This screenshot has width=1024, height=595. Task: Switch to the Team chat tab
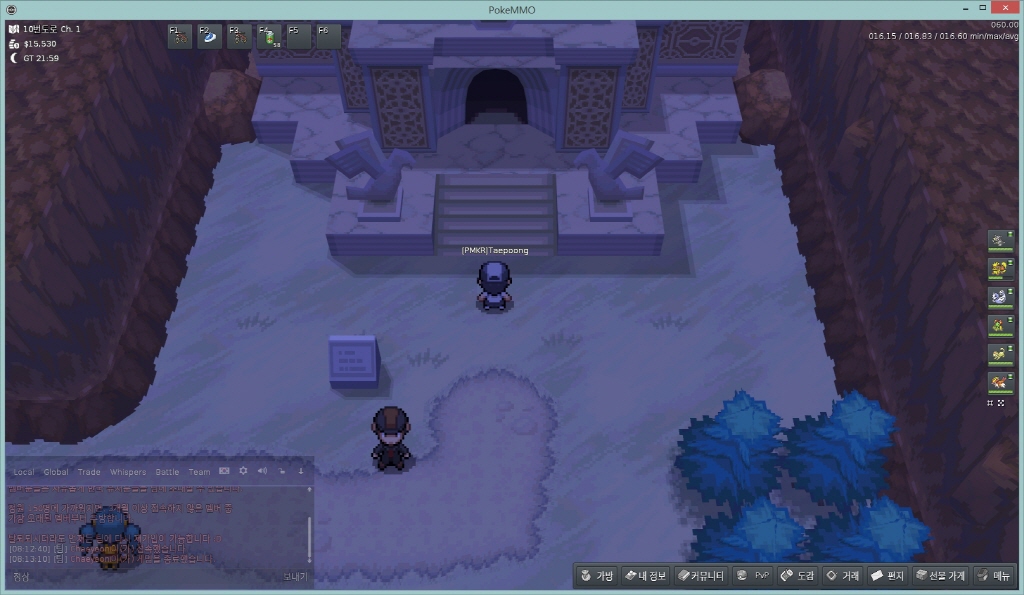click(x=199, y=472)
